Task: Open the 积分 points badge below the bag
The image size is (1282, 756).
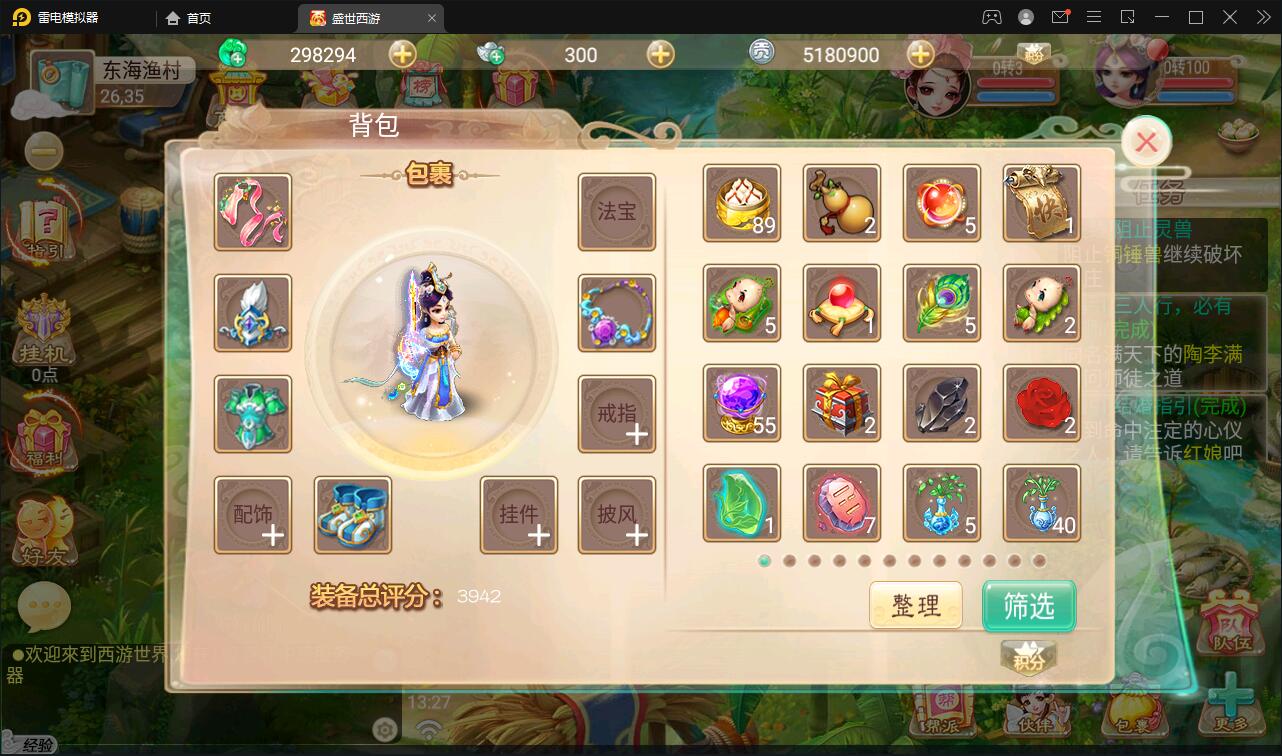Action: pyautogui.click(x=1028, y=658)
